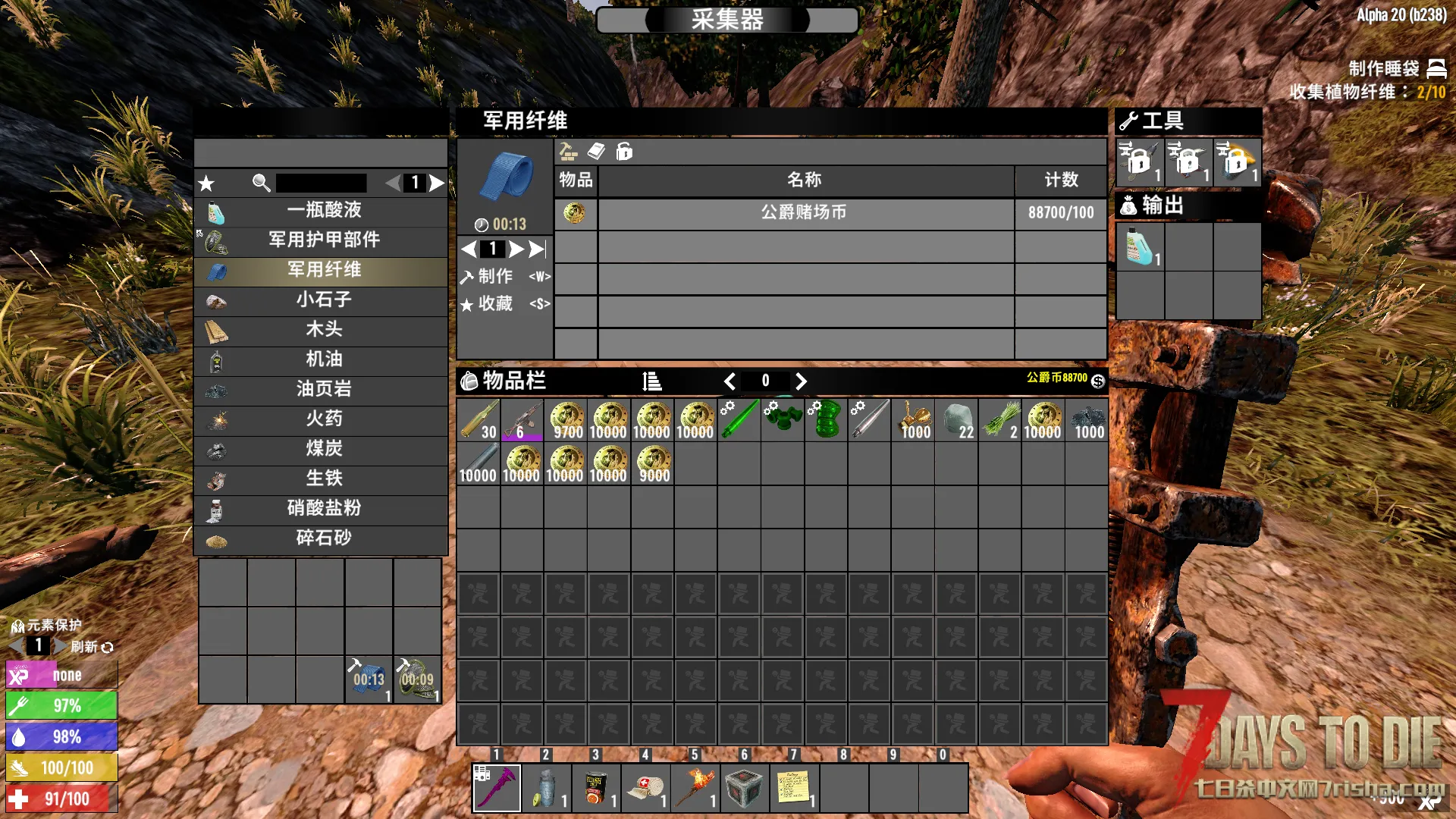1456x819 pixels.
Task: Select the 木头 recipe row
Action: [x=323, y=330]
